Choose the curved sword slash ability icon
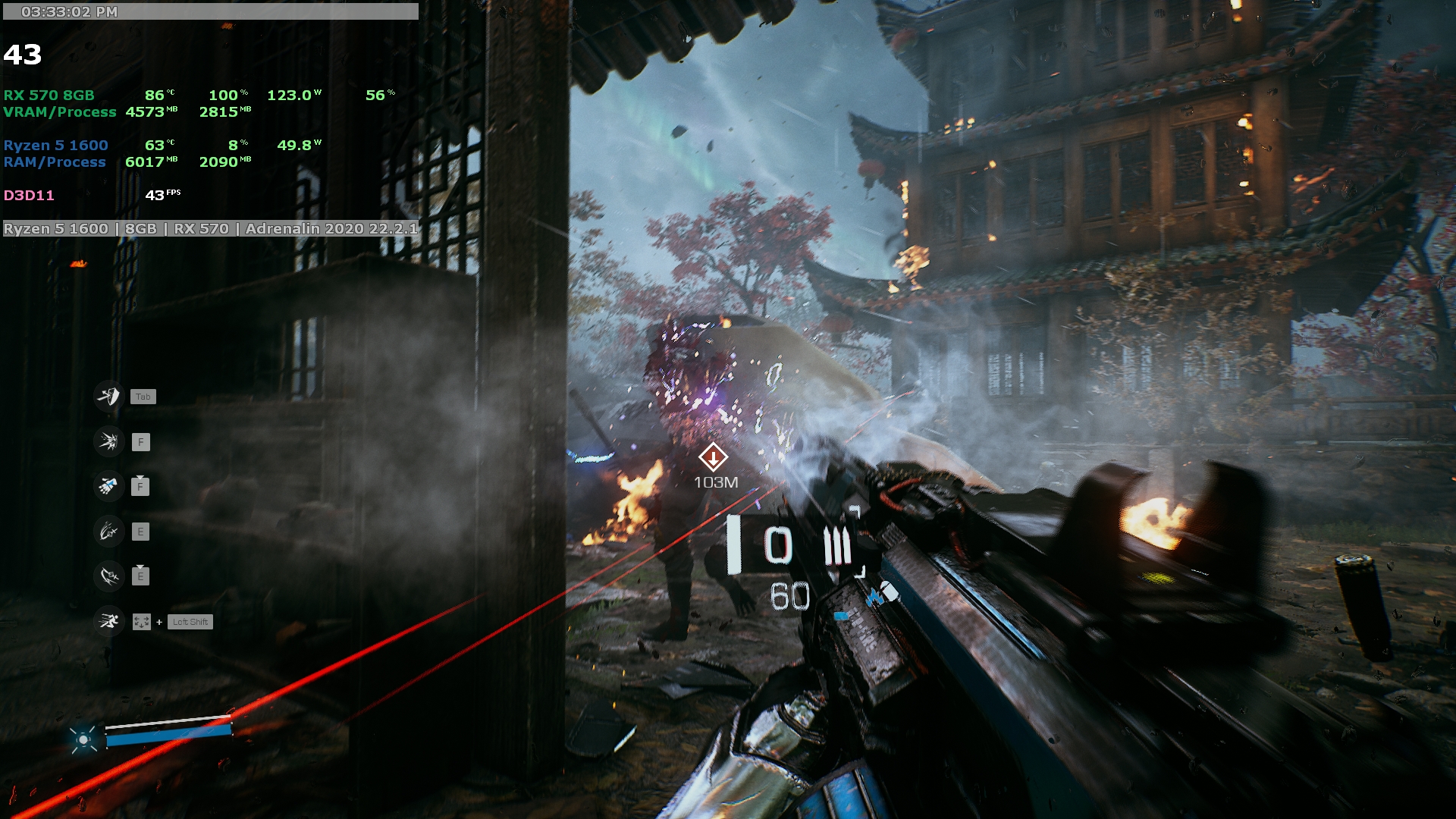 (x=108, y=576)
